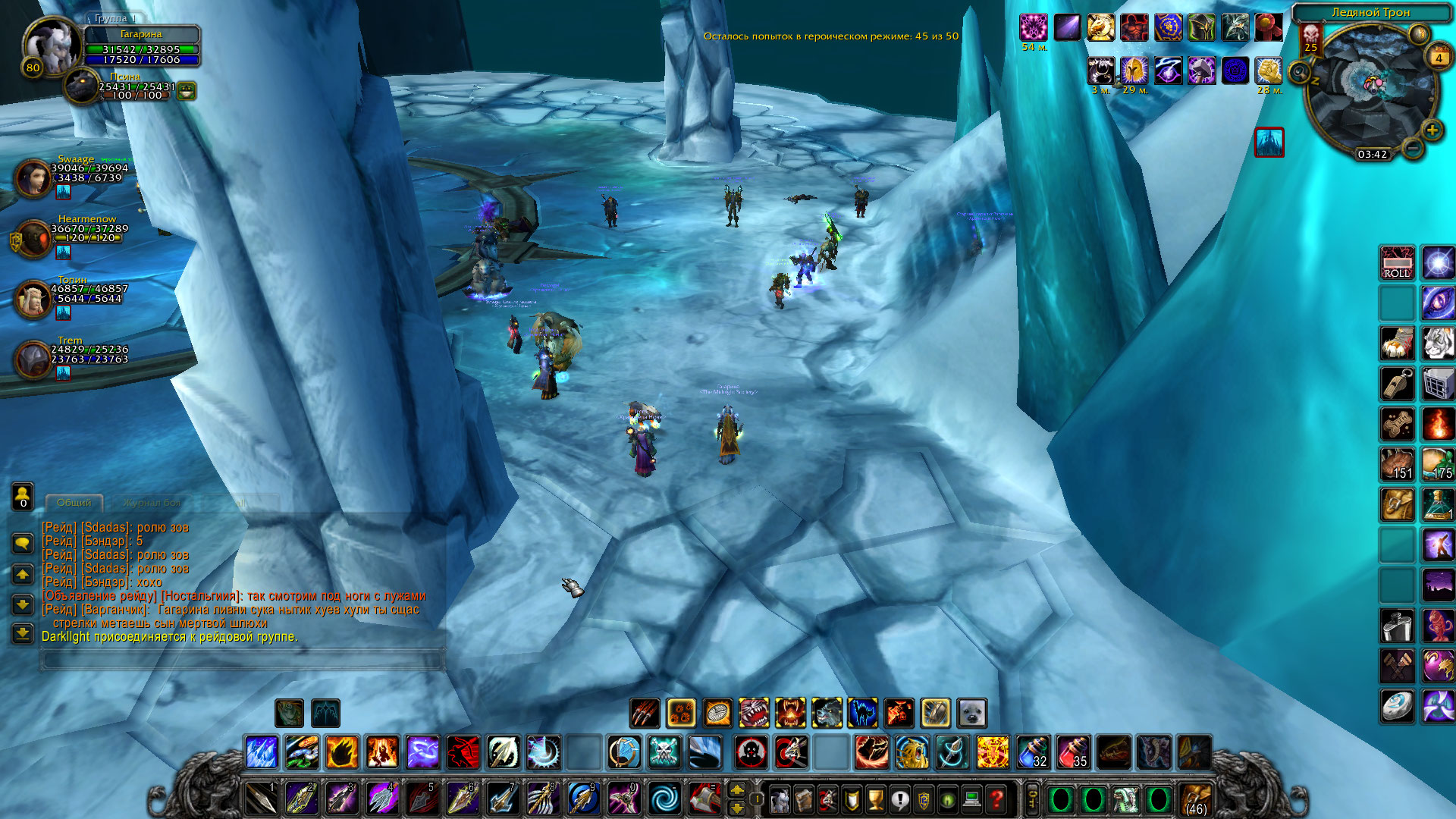This screenshot has width=1456, height=819.
Task: Use the red health potion stack of 35
Action: click(x=1073, y=752)
